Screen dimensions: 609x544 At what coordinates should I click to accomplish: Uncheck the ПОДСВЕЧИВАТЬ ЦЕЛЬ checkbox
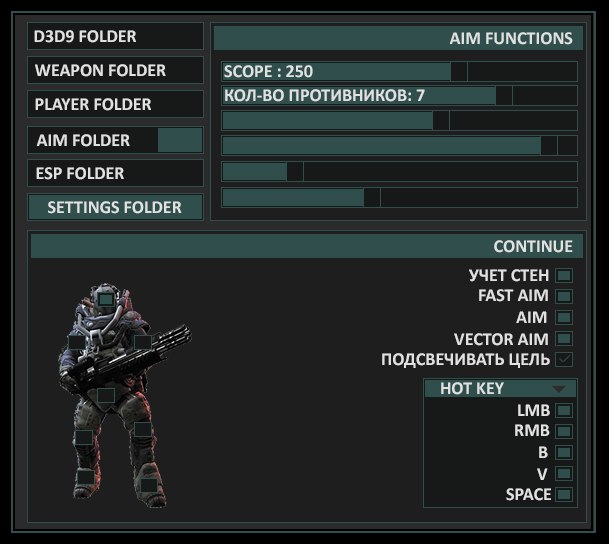pos(564,360)
